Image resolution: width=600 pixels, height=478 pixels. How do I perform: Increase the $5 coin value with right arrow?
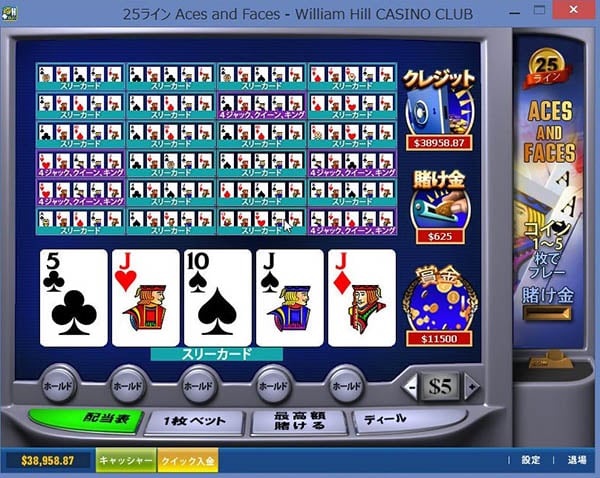pos(474,385)
